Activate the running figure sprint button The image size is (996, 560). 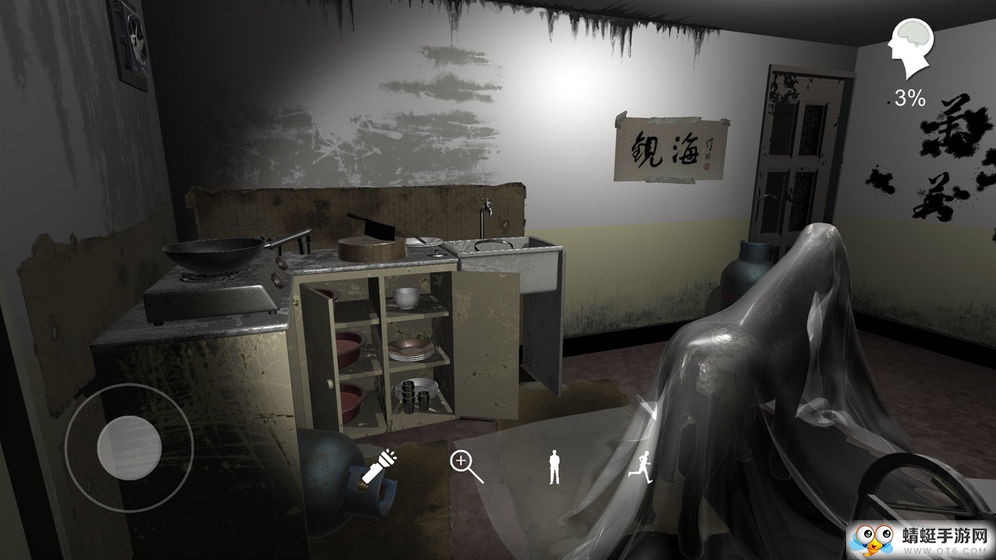point(640,466)
